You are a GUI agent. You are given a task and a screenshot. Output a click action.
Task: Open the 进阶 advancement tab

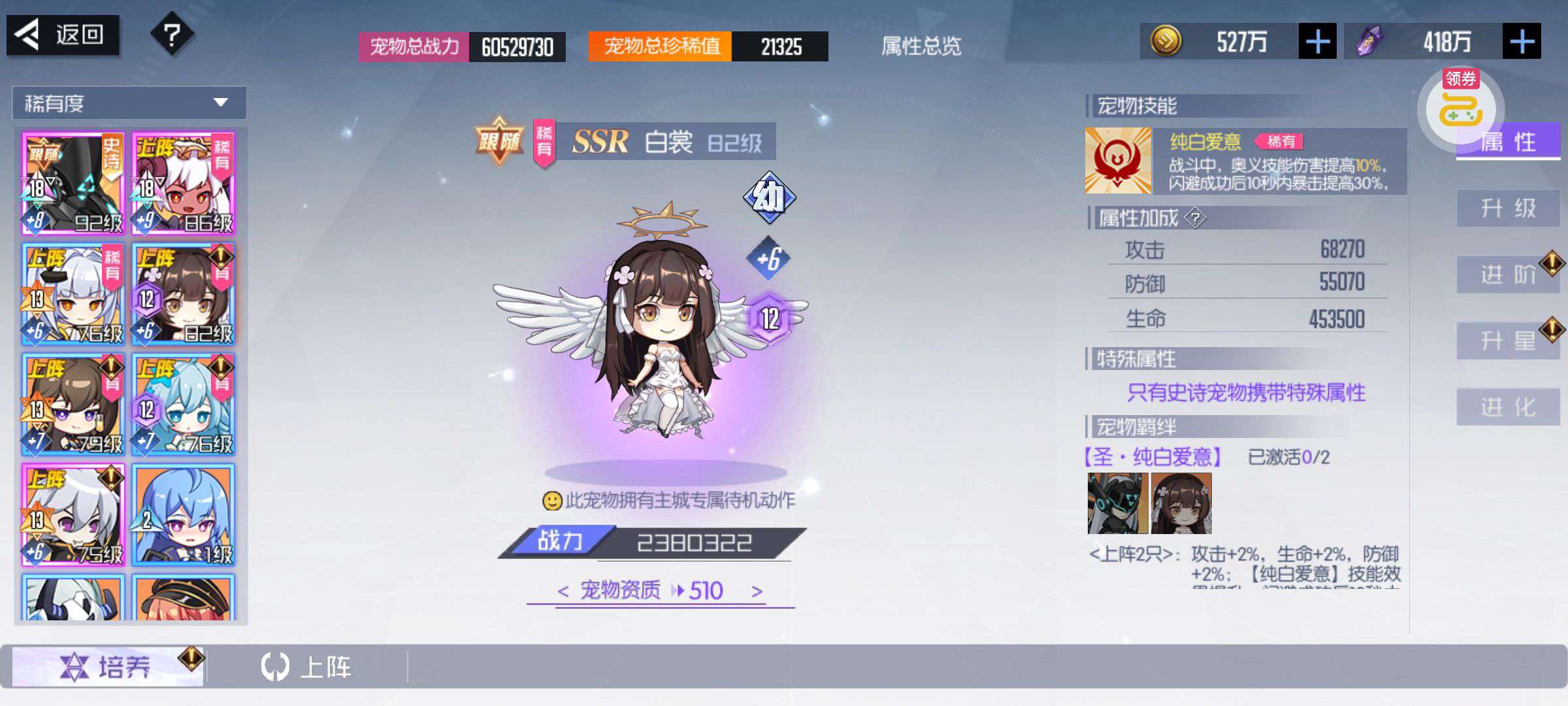click(1508, 275)
